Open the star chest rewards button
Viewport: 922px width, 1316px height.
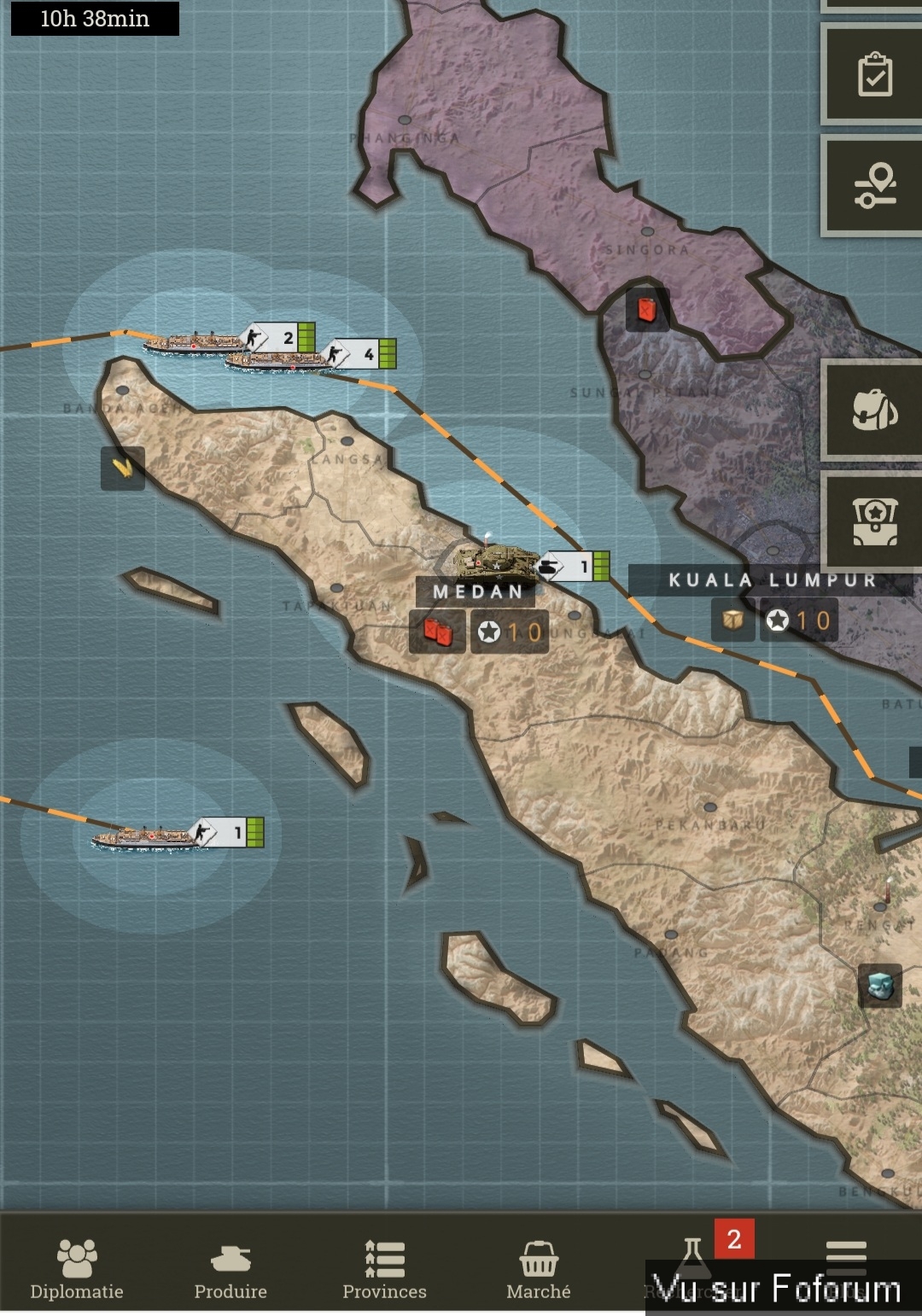point(874,521)
